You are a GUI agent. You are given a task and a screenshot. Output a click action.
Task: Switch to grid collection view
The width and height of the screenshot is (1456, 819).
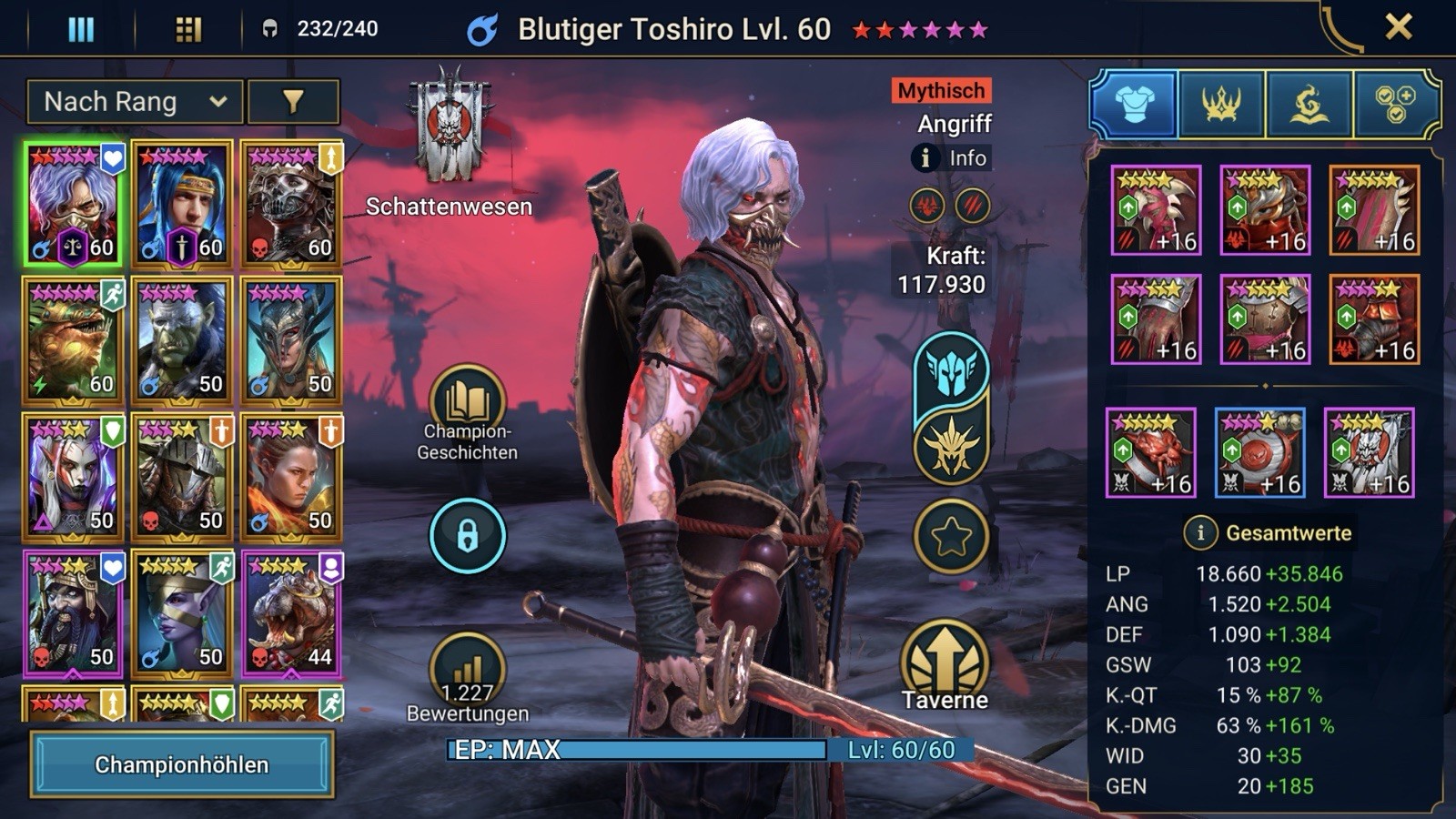coord(187,29)
